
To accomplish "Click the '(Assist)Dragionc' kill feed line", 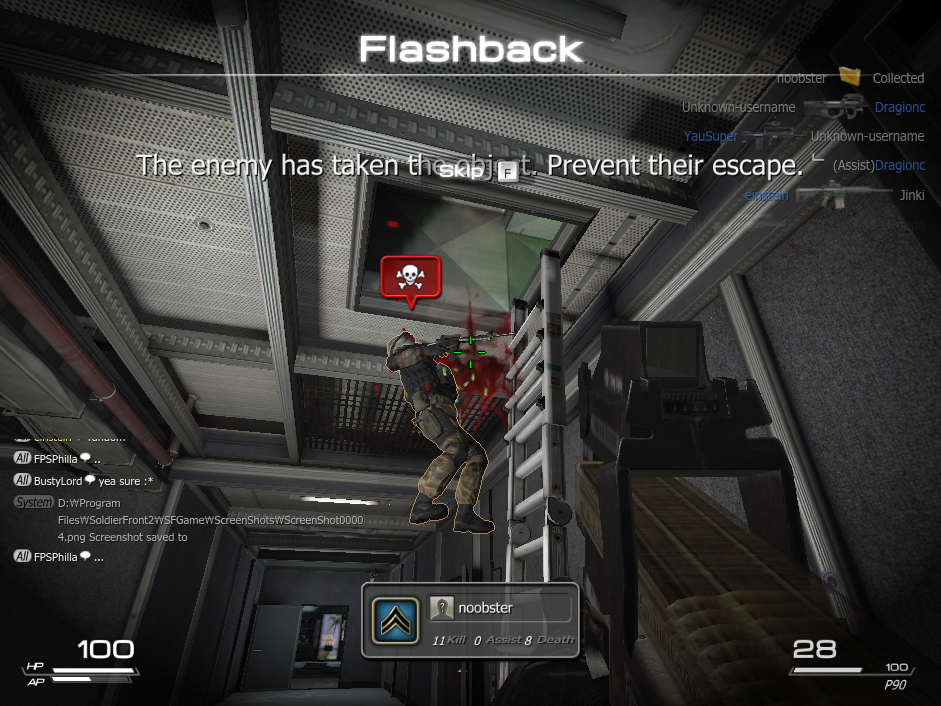I will pos(879,165).
